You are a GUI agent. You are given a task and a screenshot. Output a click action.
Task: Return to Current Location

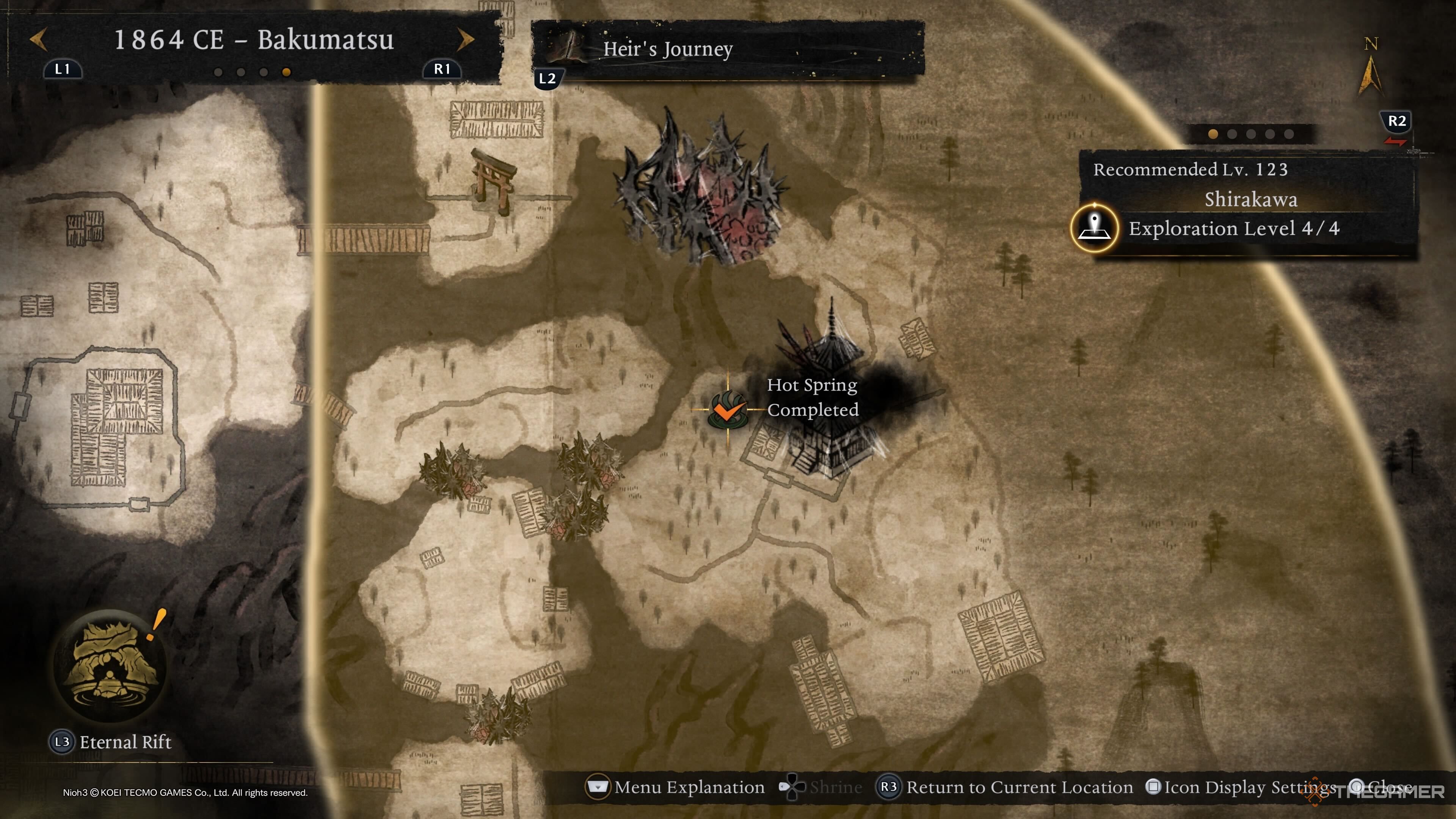(1005, 788)
